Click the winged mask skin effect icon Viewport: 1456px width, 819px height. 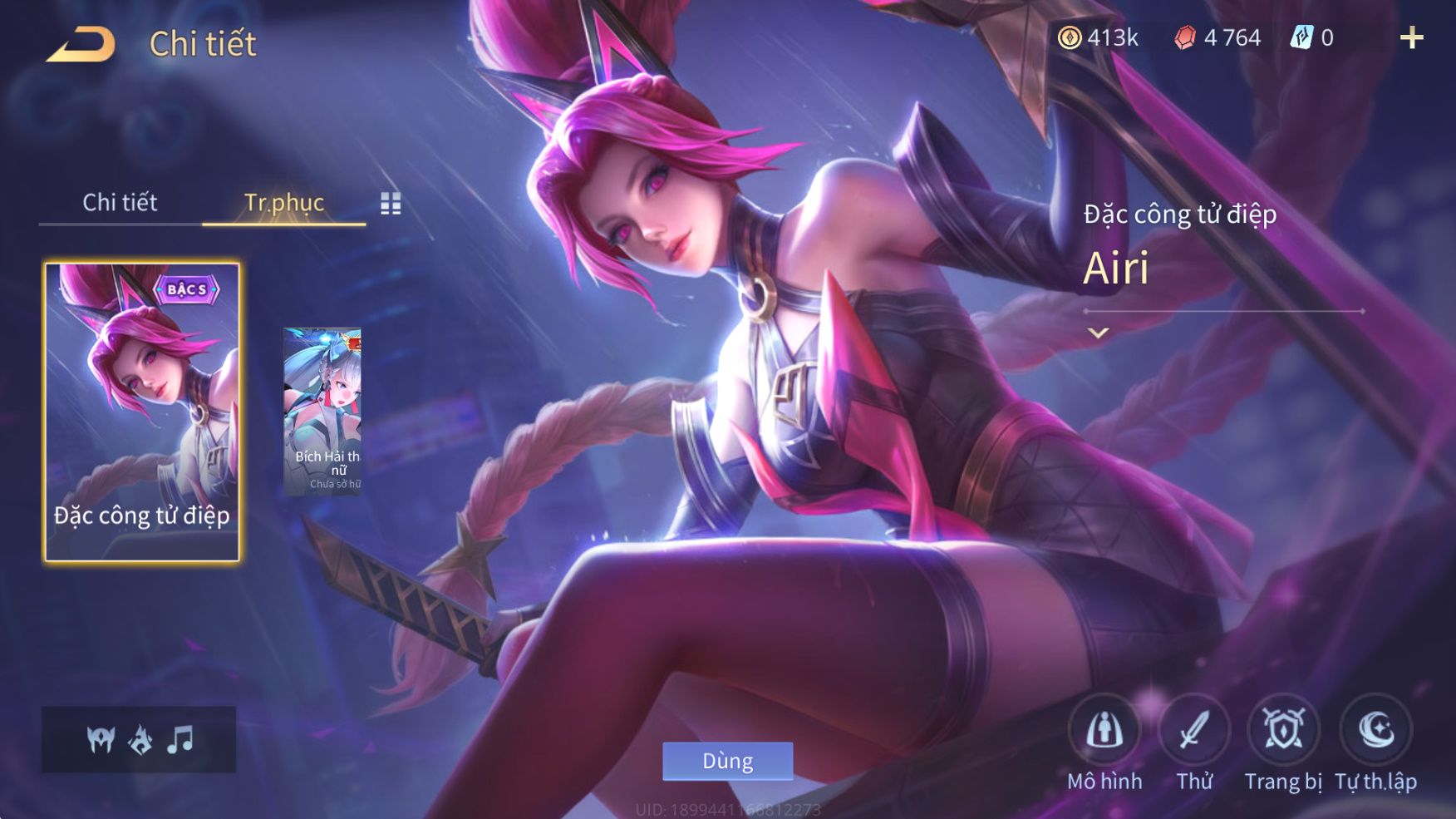point(101,739)
